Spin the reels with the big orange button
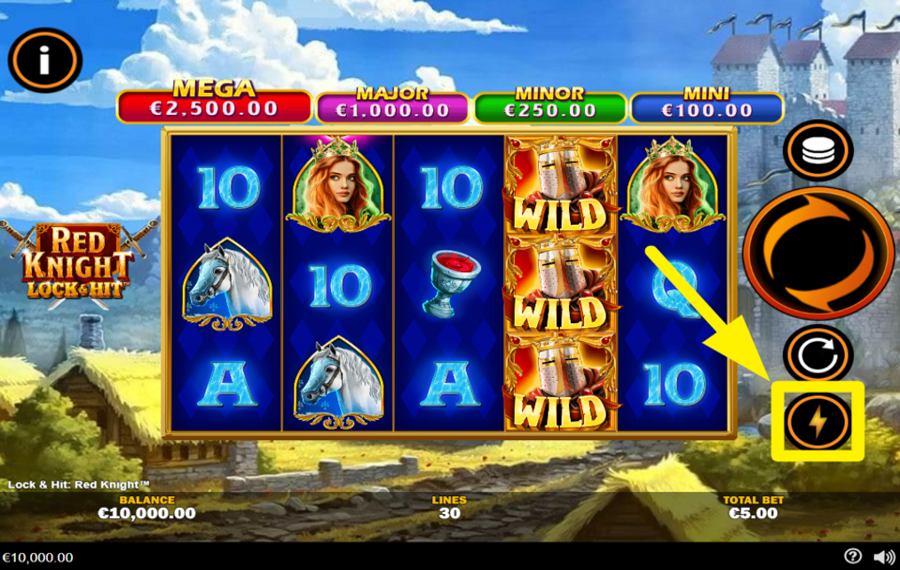Viewport: 900px width, 570px height. [x=818, y=253]
